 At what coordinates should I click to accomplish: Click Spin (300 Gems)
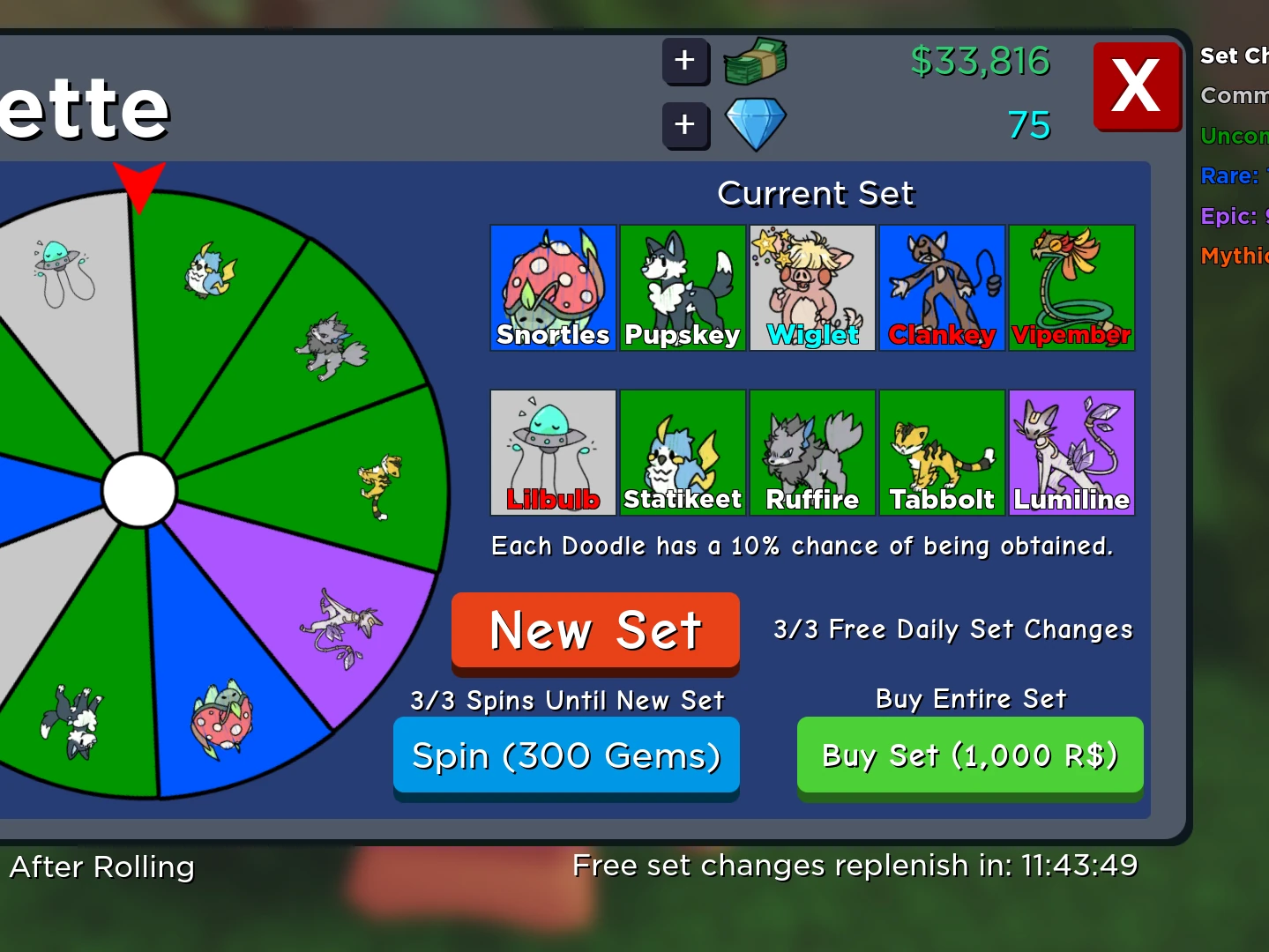(566, 755)
